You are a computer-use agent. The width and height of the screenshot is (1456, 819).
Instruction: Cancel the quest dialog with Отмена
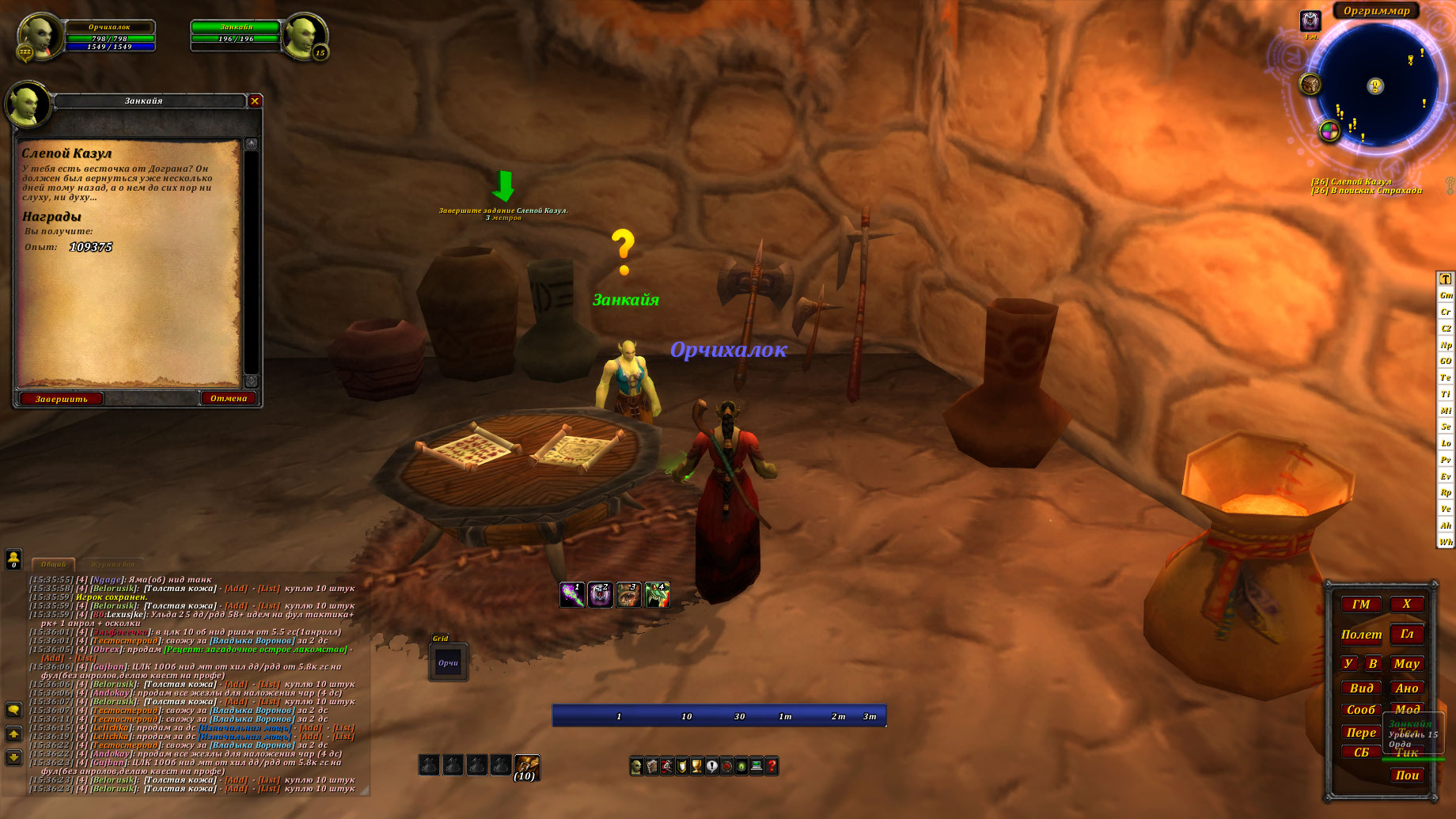coord(229,398)
